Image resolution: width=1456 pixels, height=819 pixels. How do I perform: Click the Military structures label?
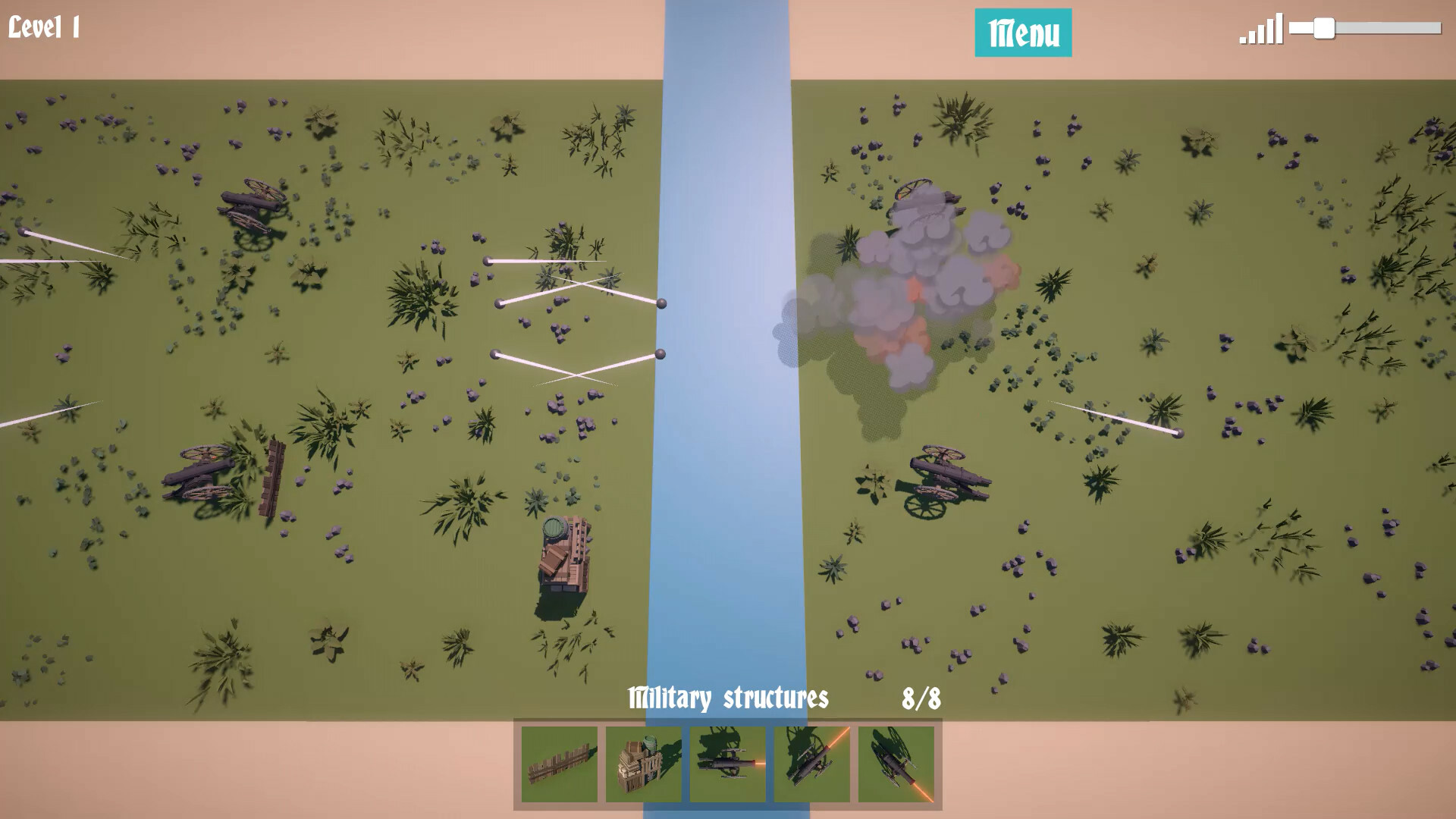click(730, 698)
